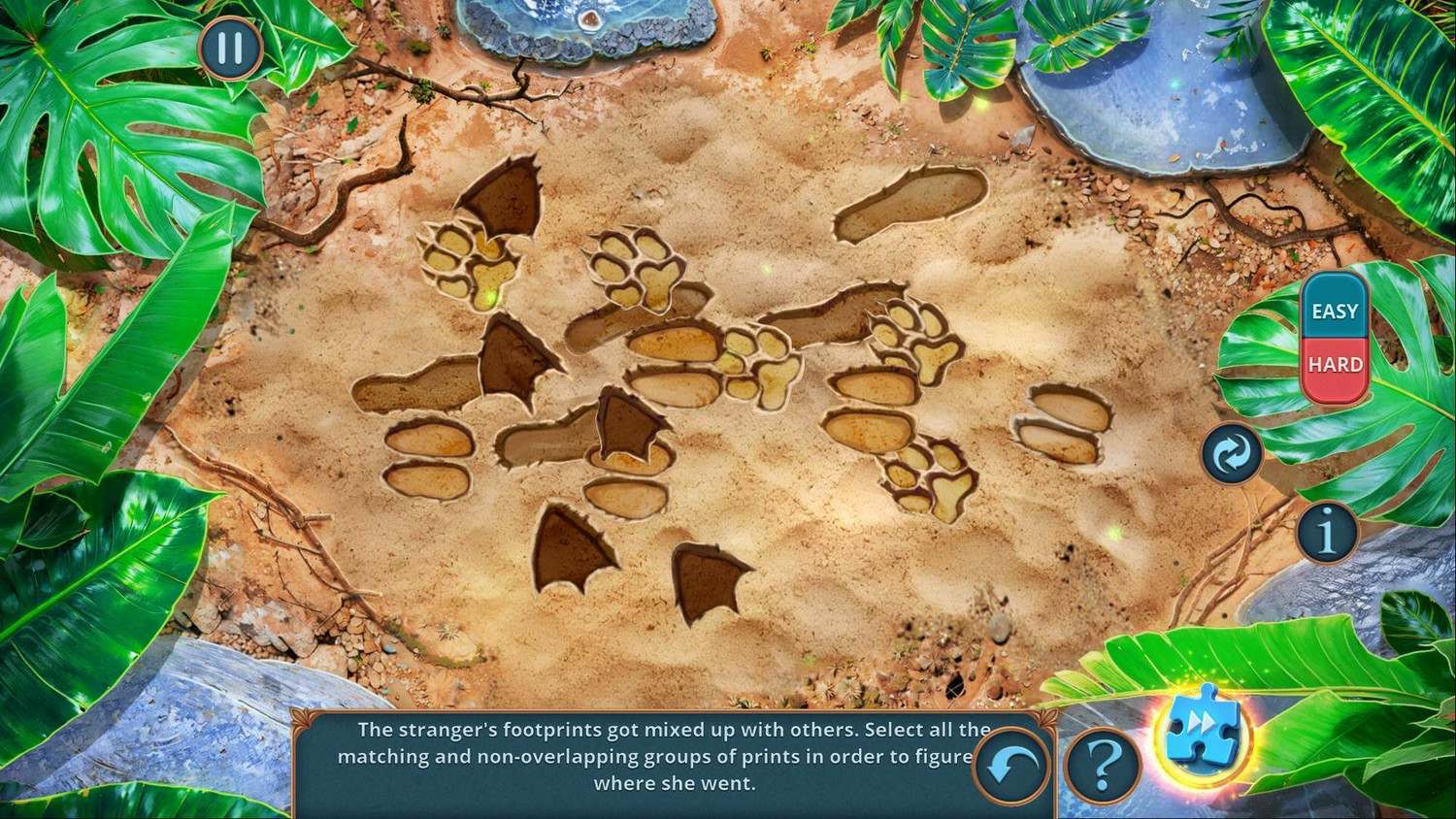The image size is (1456, 819).
Task: Open the puzzle info button
Action: tap(1327, 530)
